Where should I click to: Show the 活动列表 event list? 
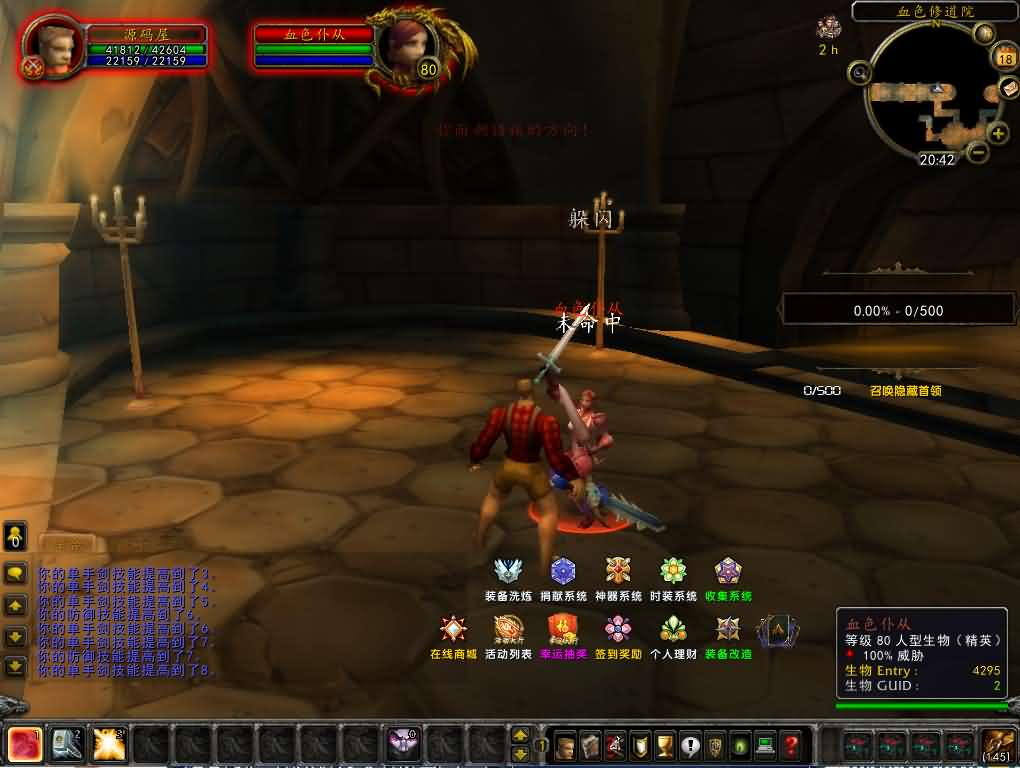508,630
